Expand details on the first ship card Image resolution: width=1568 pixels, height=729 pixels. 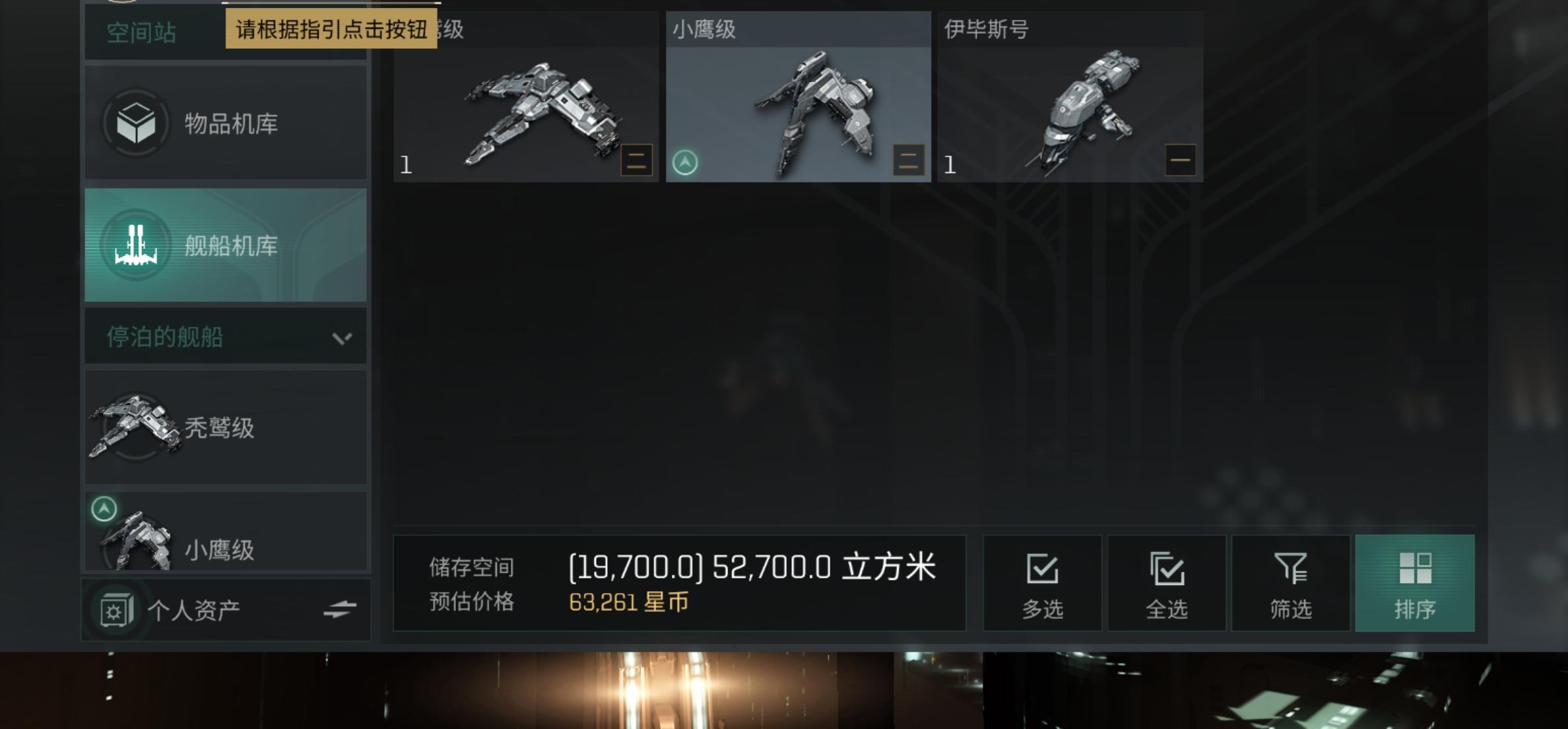635,159
